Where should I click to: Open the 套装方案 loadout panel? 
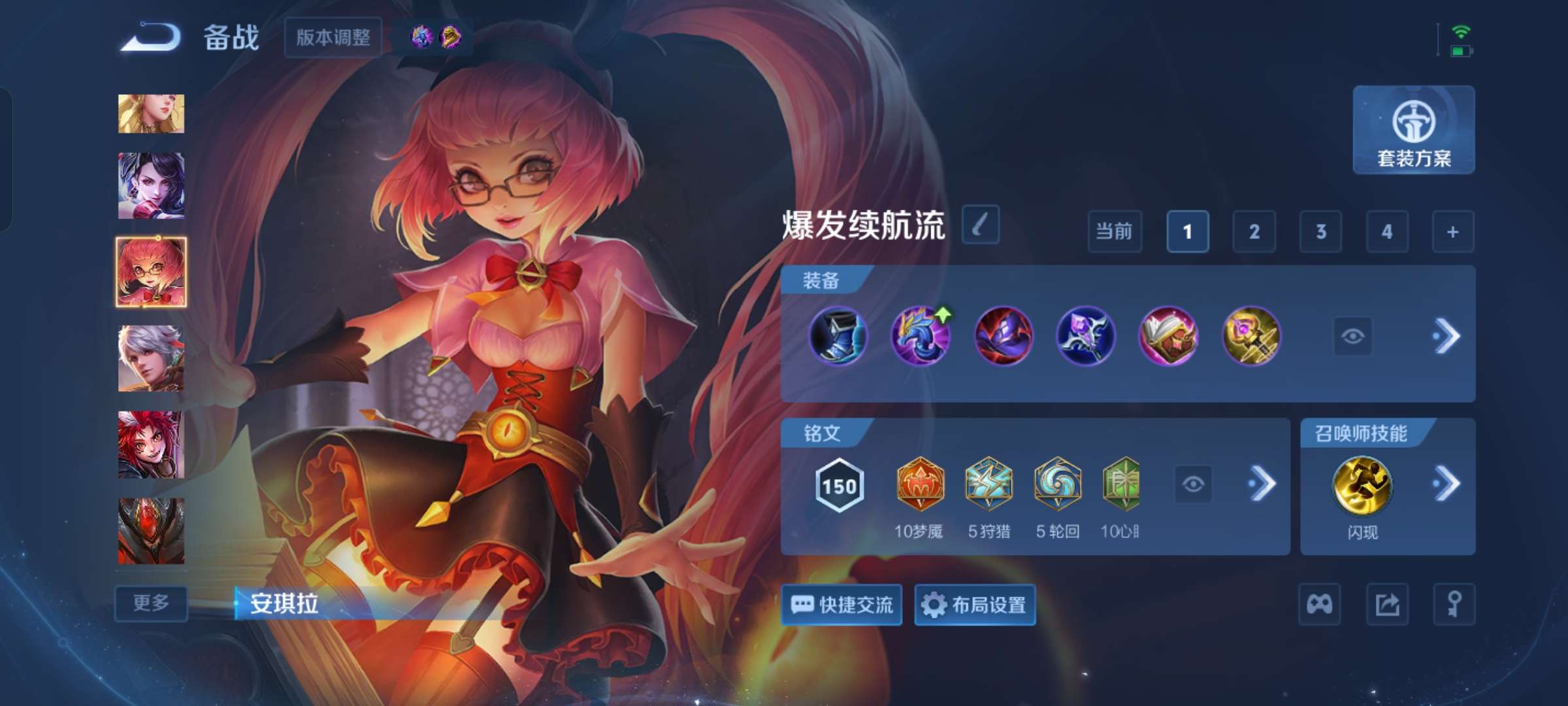[x=1413, y=131]
